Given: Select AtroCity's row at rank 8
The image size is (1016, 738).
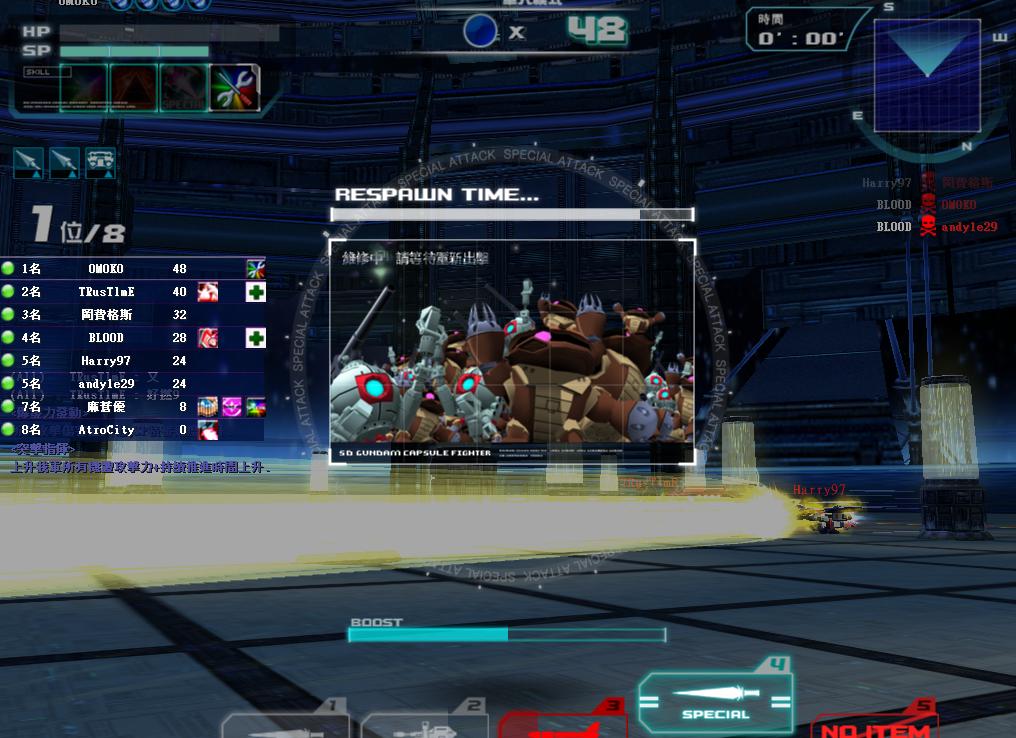Looking at the screenshot, I should pos(132,430).
